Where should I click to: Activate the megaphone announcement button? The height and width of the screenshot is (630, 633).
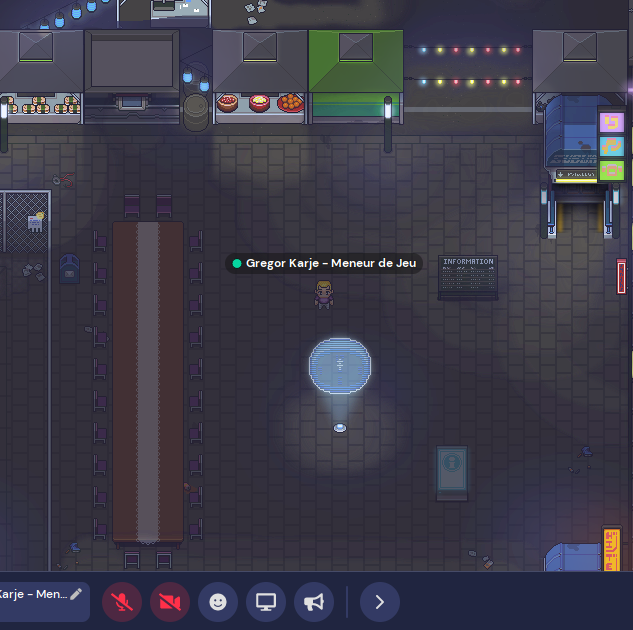tap(314, 602)
